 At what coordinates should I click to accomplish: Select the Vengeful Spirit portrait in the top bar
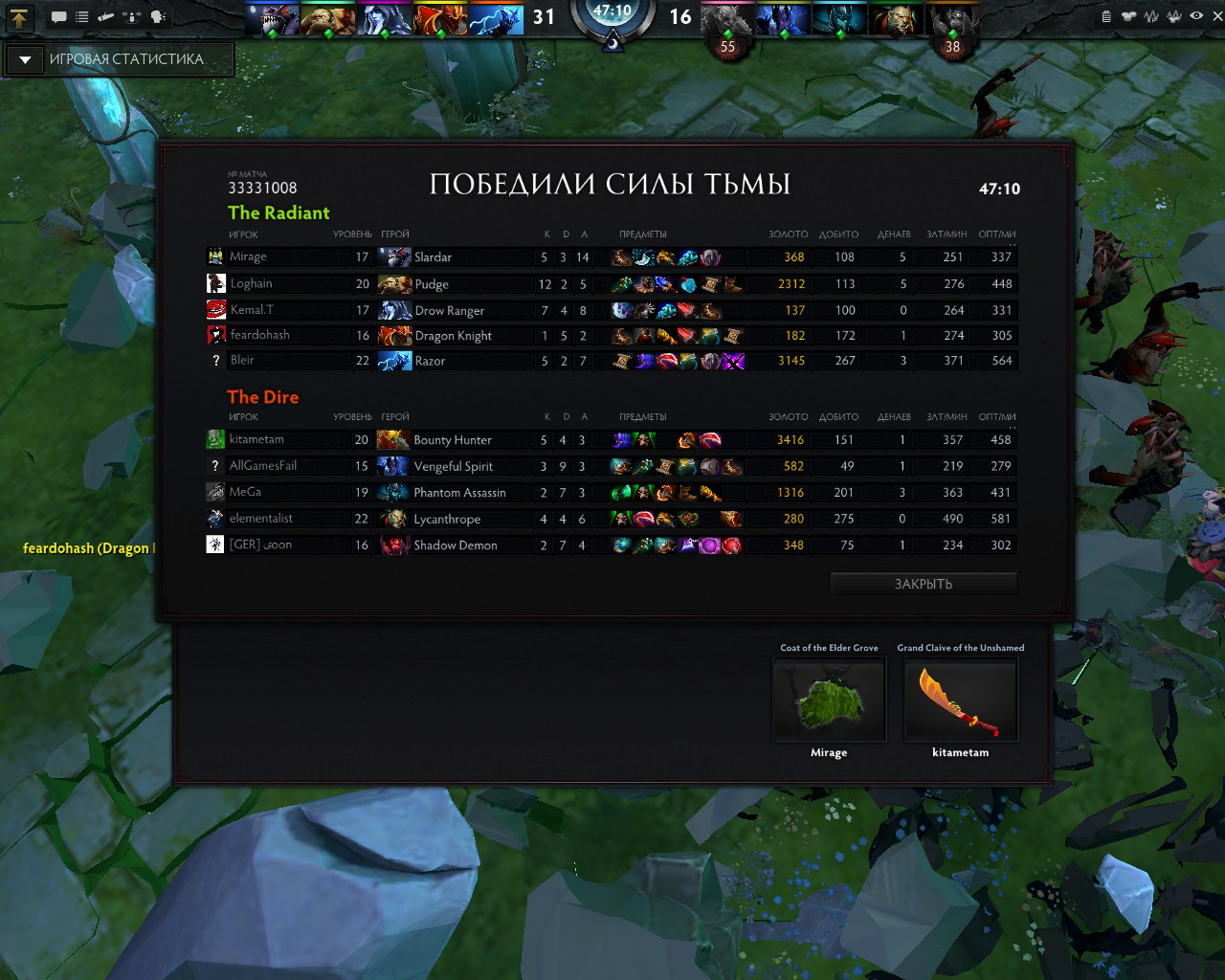click(784, 19)
